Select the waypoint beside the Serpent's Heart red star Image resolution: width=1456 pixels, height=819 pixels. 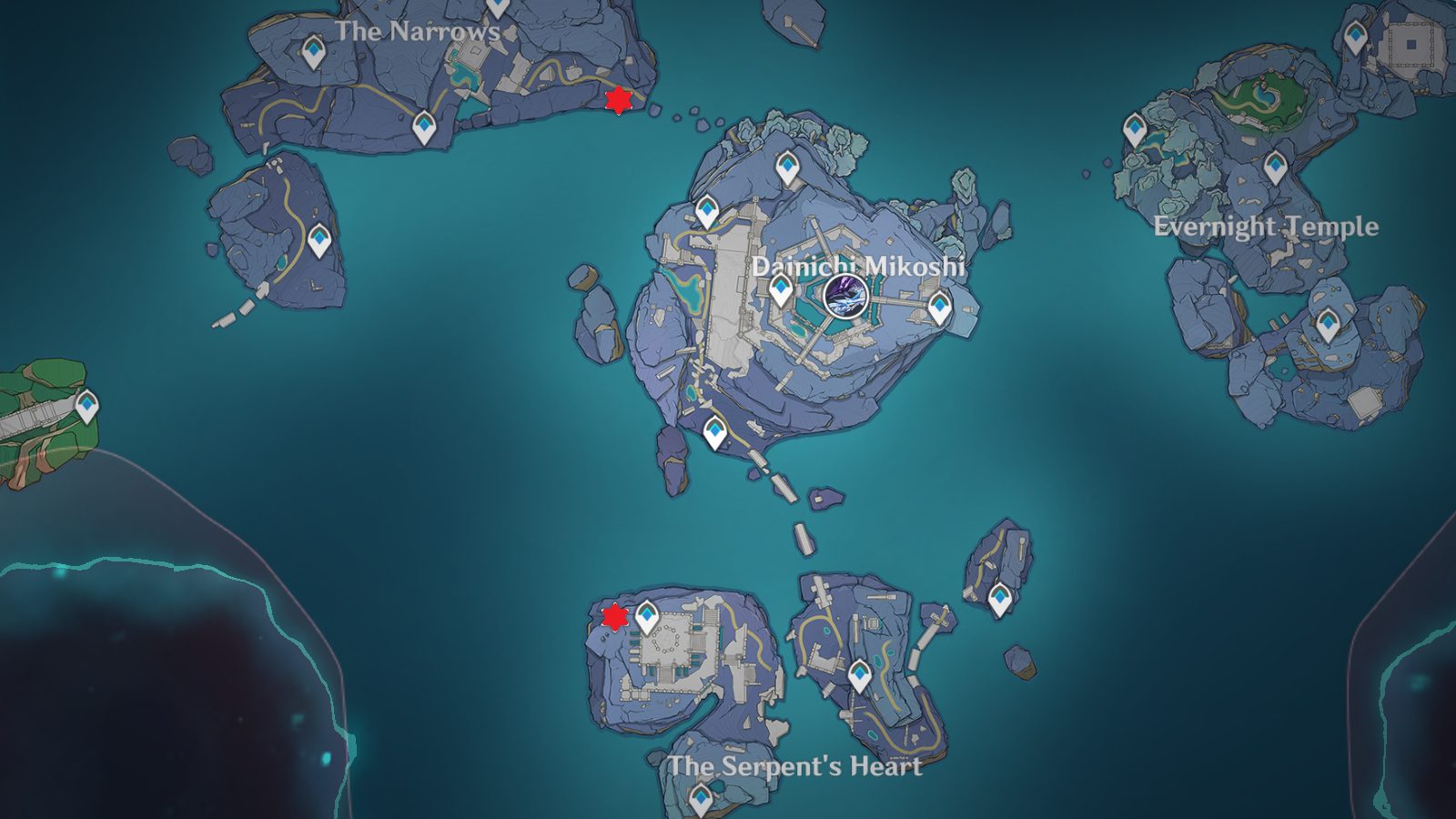646,617
